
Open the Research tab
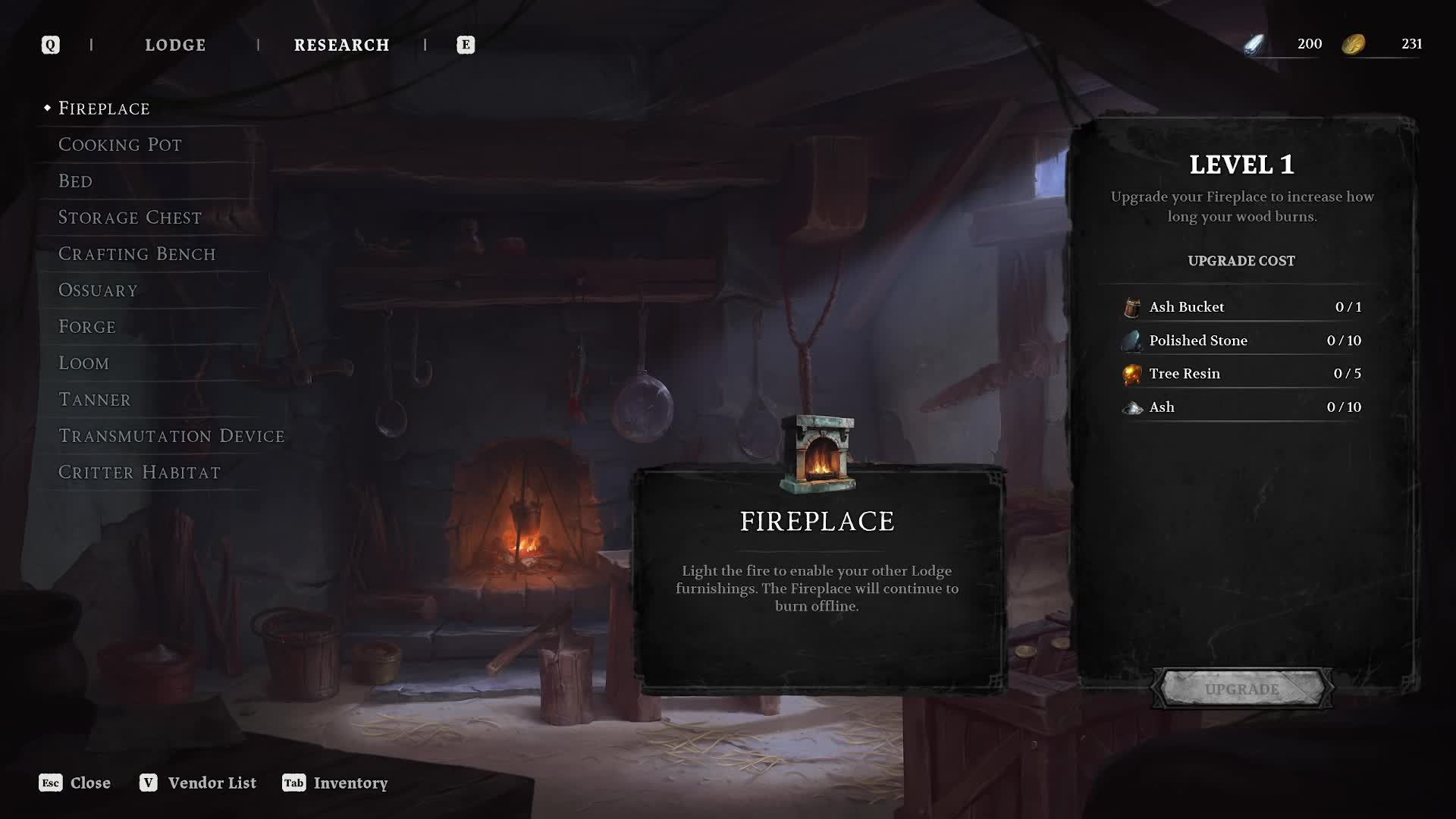(341, 45)
